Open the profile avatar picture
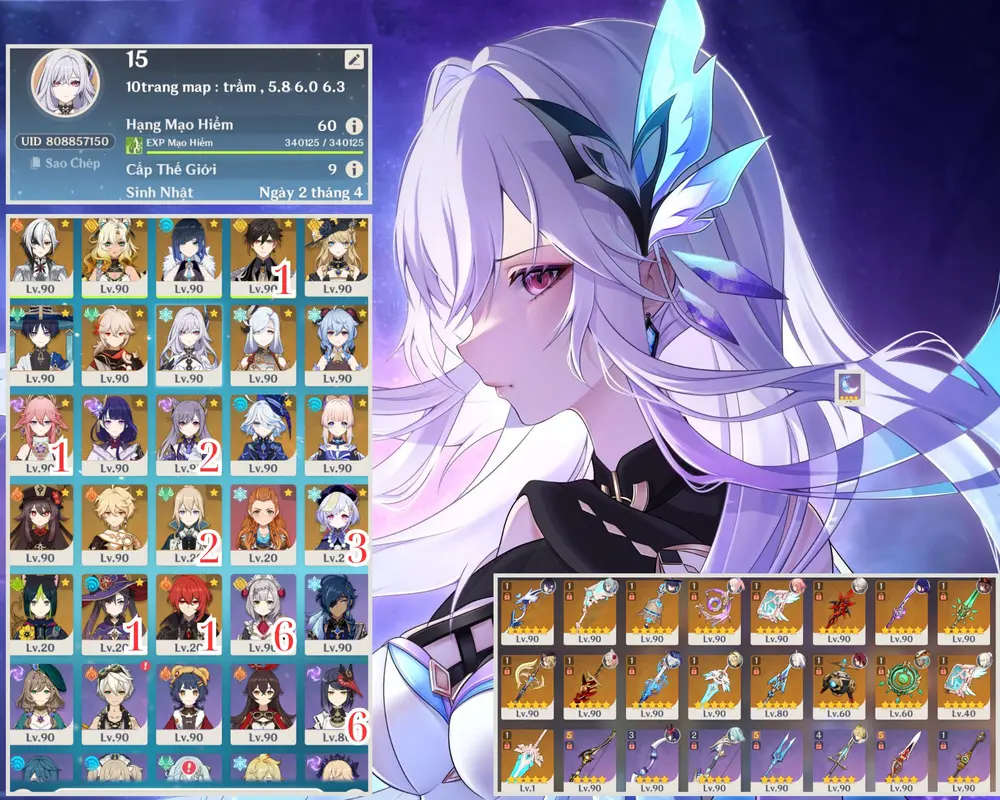This screenshot has width=1000, height=800. pos(64,85)
